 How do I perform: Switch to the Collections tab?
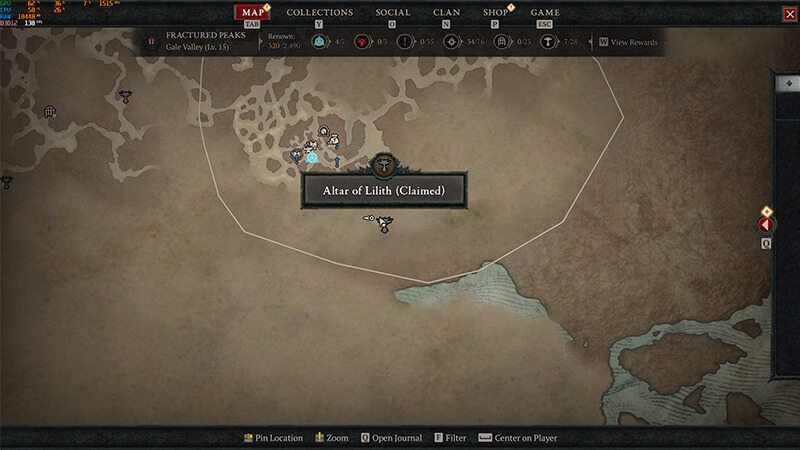click(x=319, y=13)
